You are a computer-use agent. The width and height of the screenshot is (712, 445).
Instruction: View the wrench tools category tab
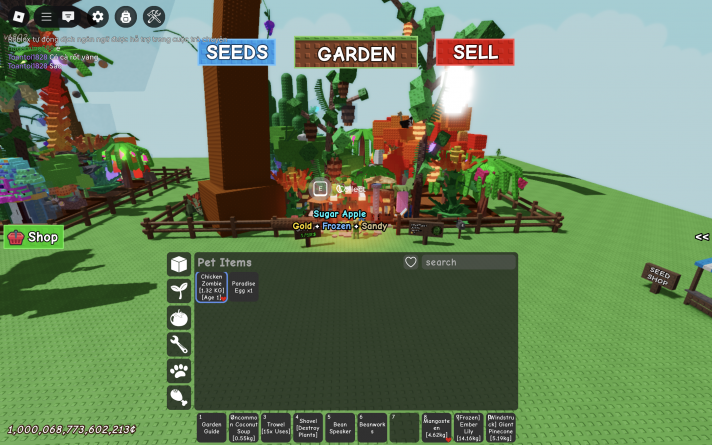tap(179, 345)
